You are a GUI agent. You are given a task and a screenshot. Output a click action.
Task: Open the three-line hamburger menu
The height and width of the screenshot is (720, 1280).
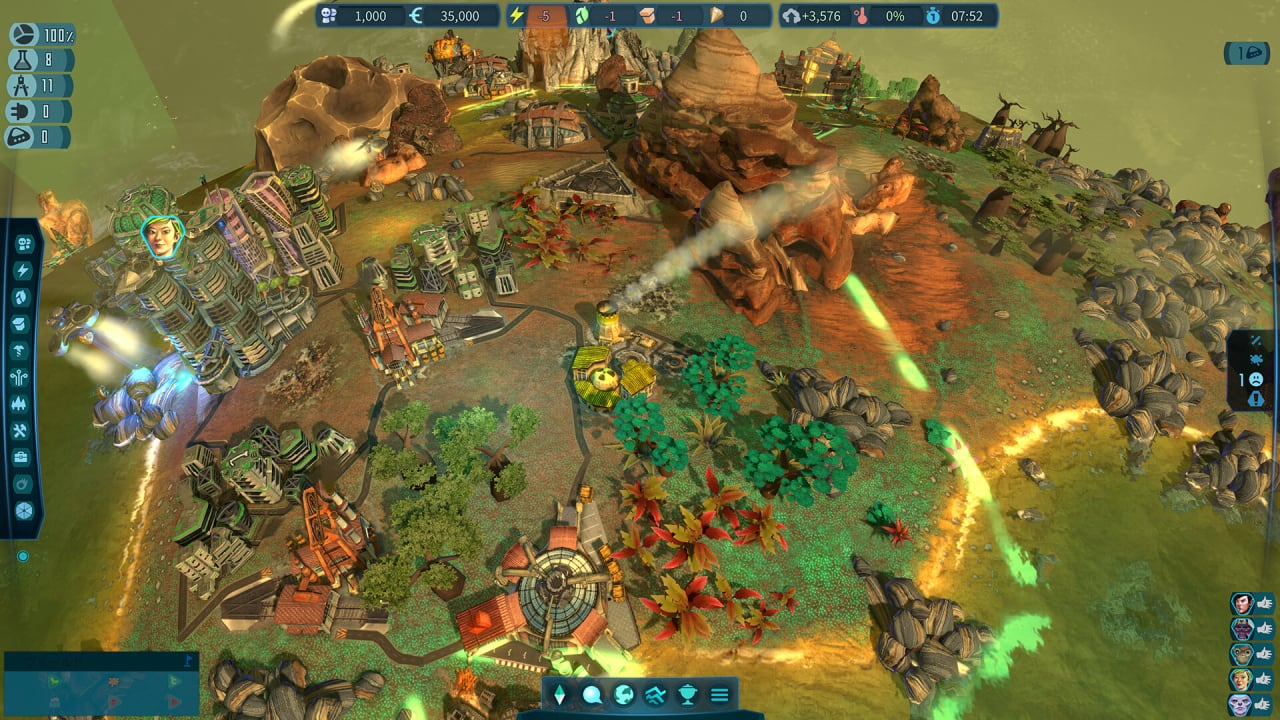click(x=719, y=694)
